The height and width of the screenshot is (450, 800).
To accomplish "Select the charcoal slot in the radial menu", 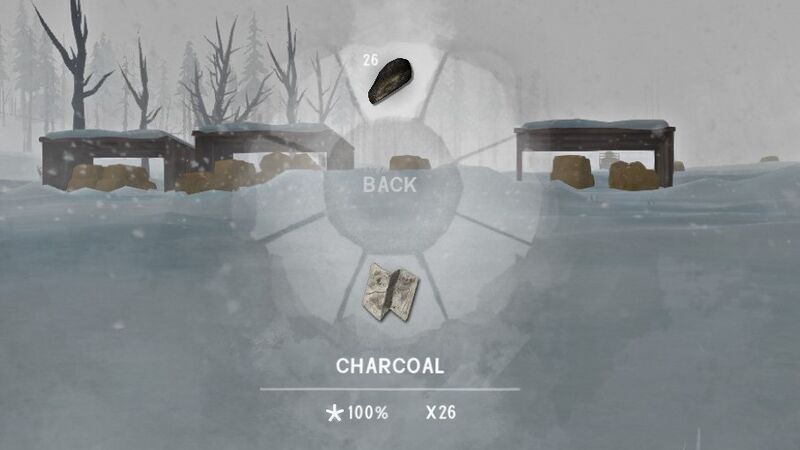I will (x=388, y=82).
